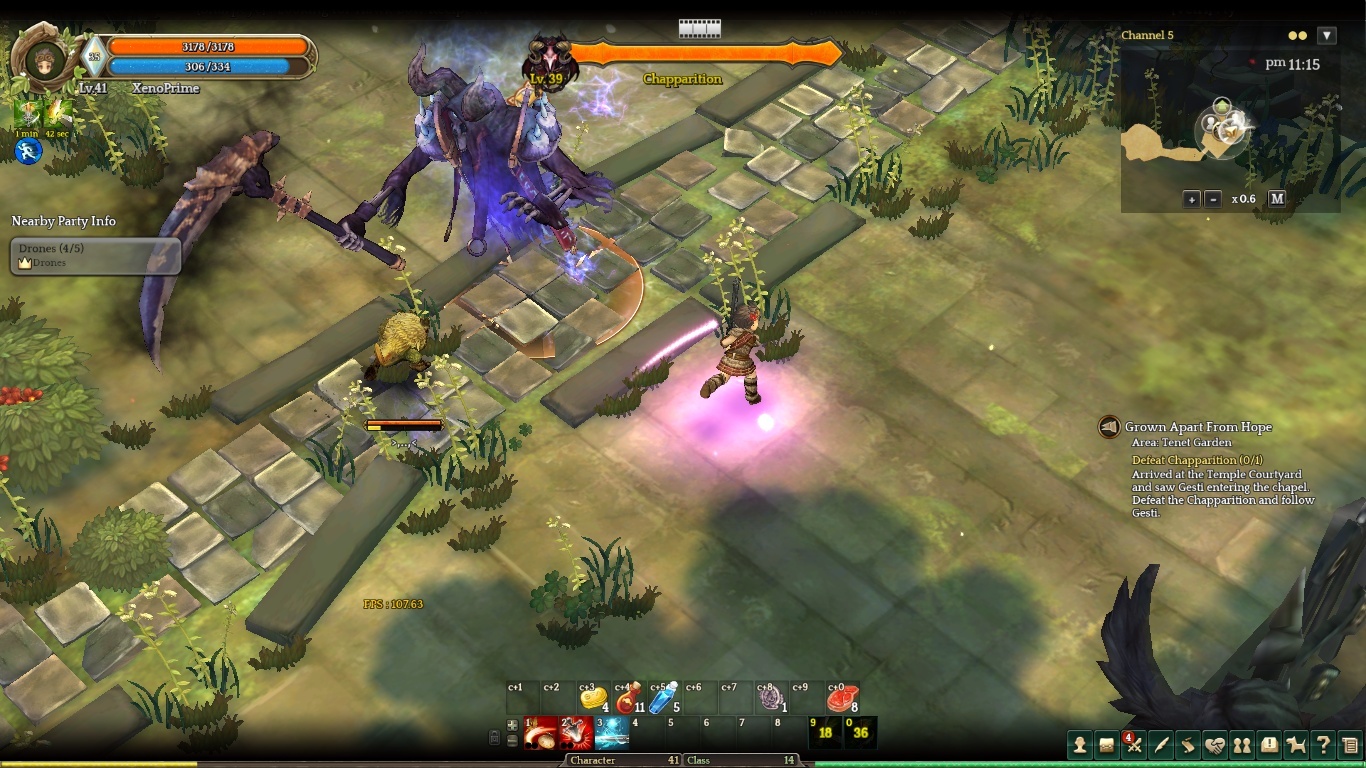The width and height of the screenshot is (1366, 768).
Task: Open the crossed swords skills menu
Action: [x=1133, y=745]
